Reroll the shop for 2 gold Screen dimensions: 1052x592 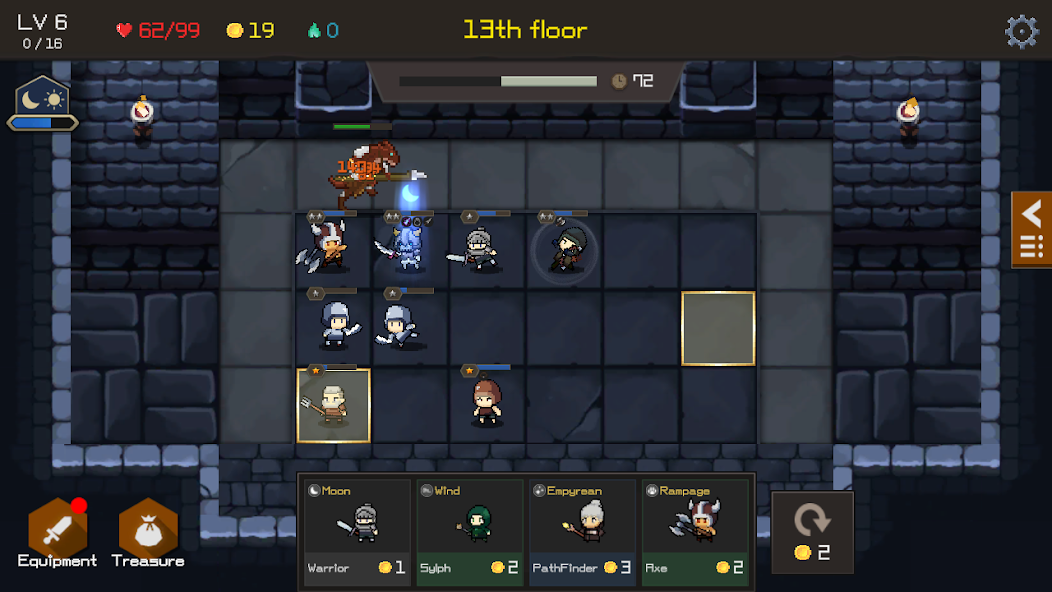pos(812,532)
